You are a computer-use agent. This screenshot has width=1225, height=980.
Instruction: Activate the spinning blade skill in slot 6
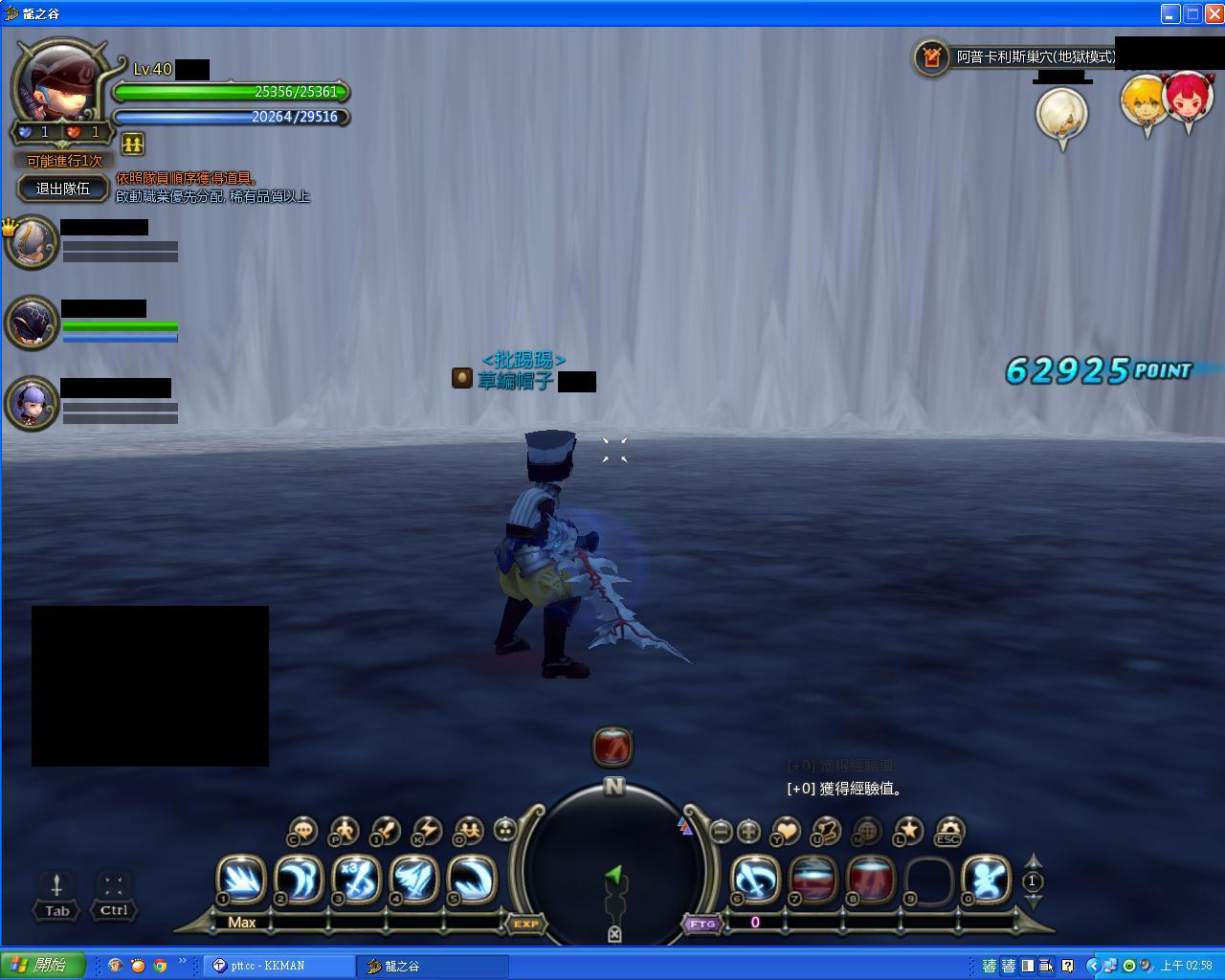click(x=755, y=880)
